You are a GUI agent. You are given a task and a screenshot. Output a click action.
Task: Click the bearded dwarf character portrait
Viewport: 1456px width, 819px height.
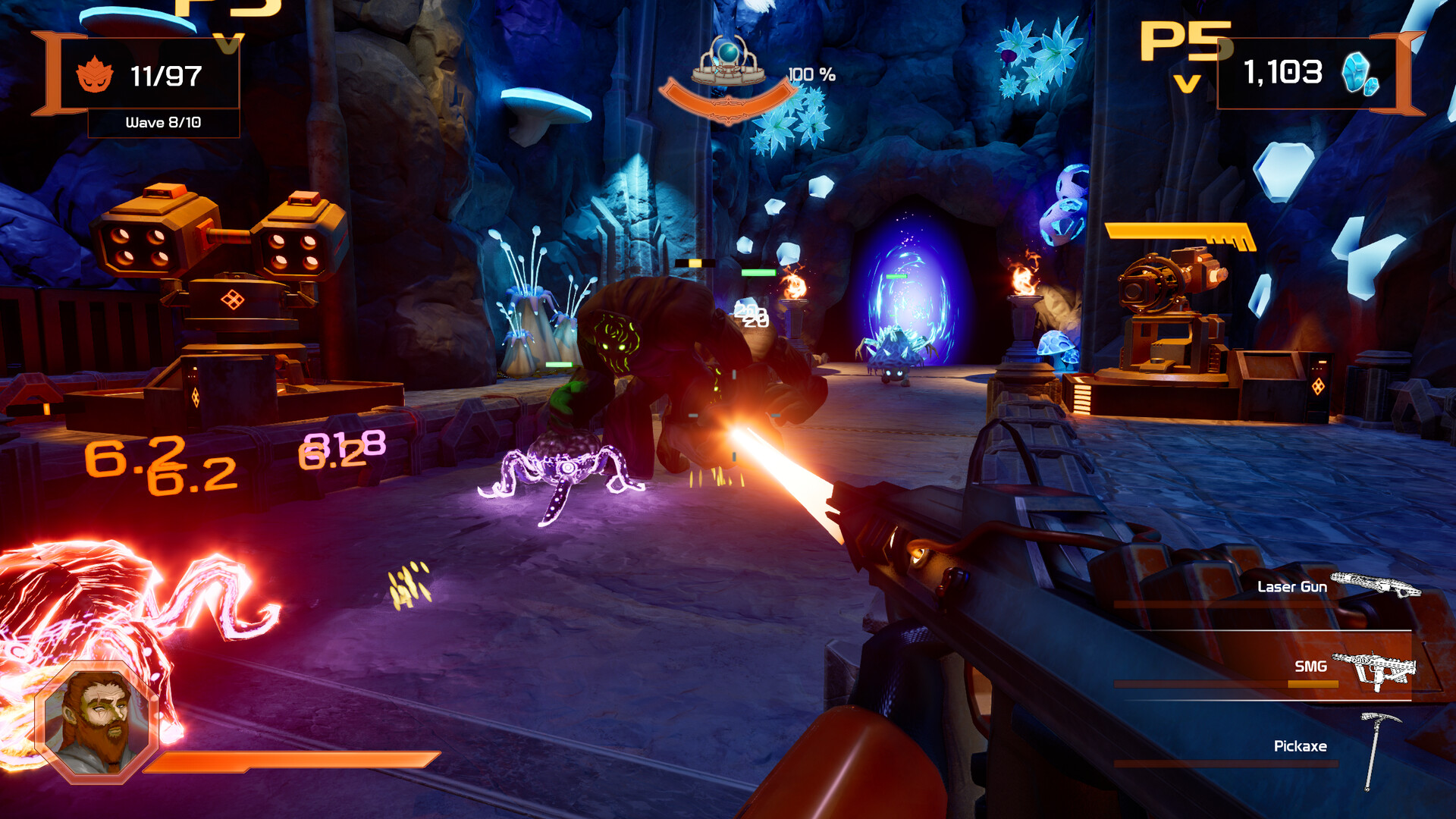click(96, 722)
